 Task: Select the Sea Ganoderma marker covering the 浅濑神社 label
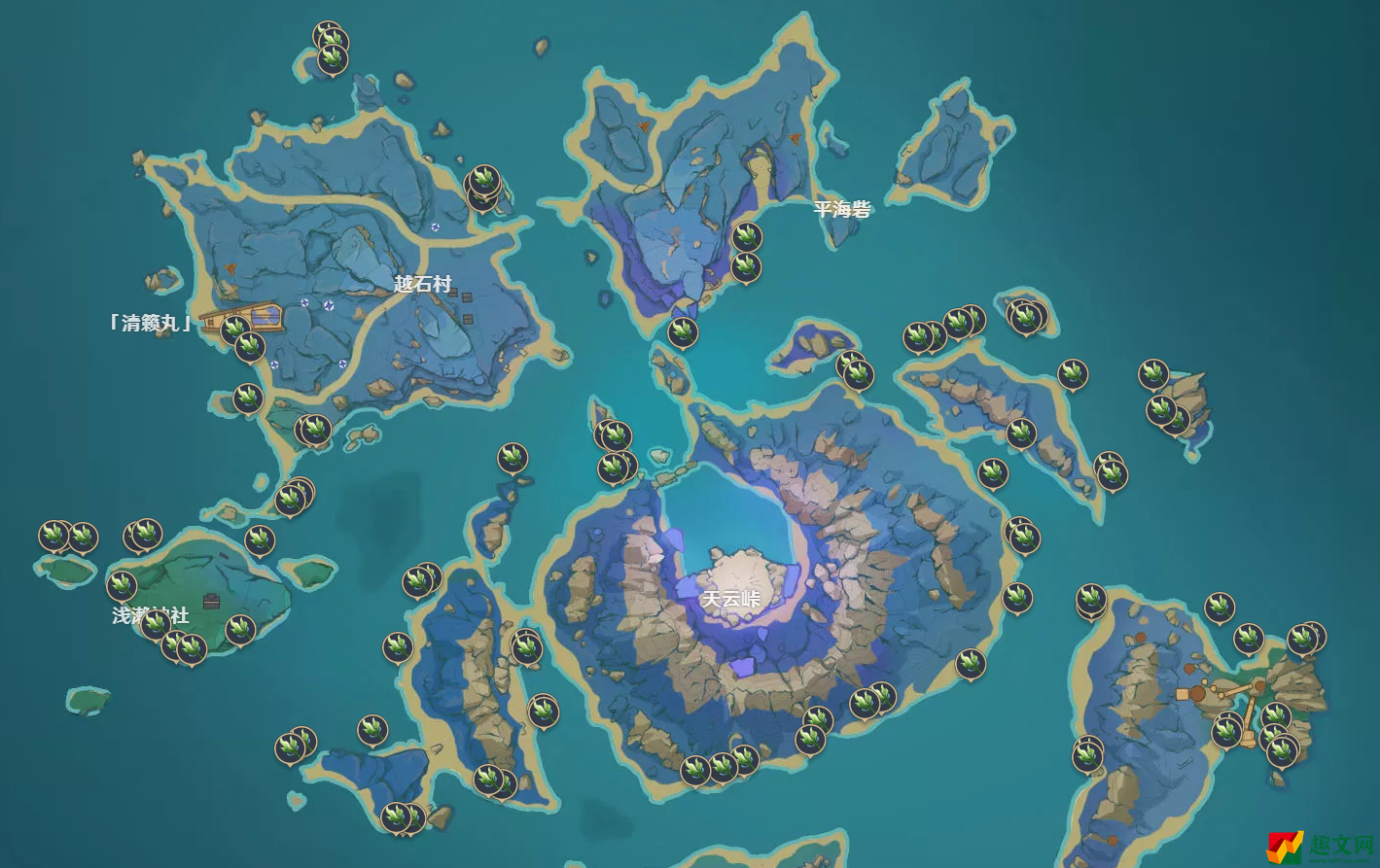click(x=156, y=623)
